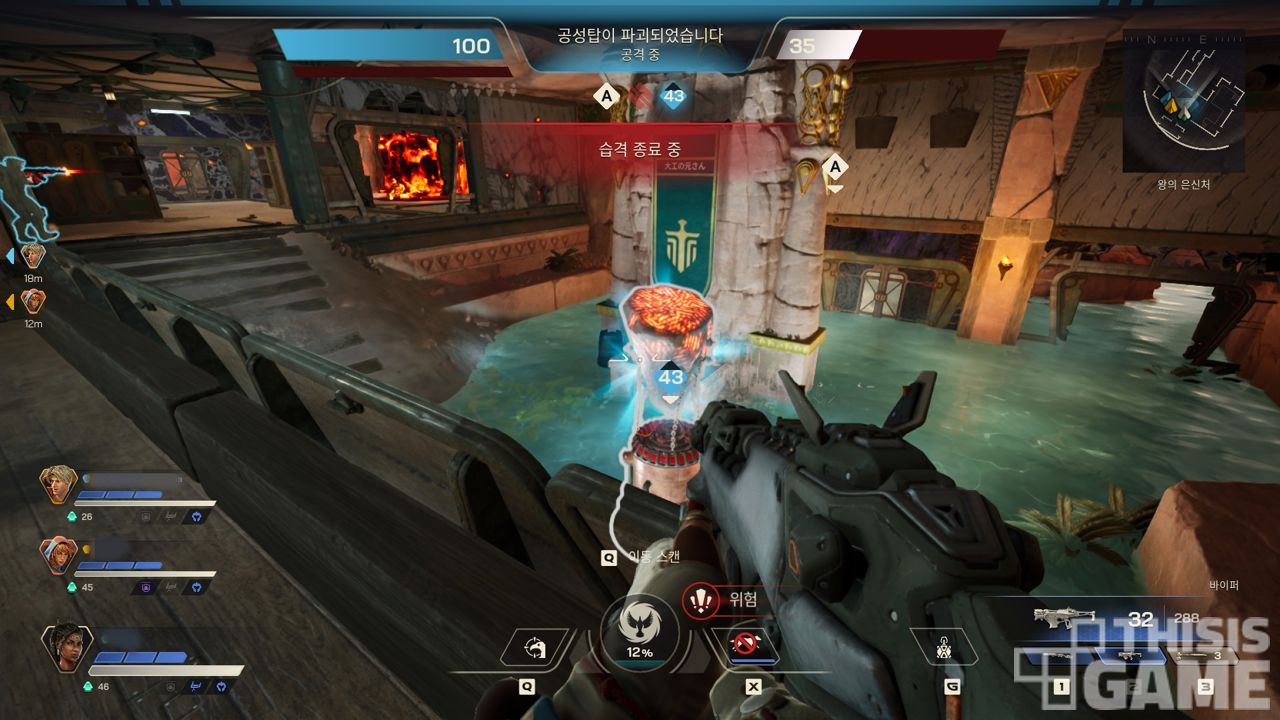Click the teammate portrait with a blue headscarf
This screenshot has width=1280, height=720.
click(58, 555)
